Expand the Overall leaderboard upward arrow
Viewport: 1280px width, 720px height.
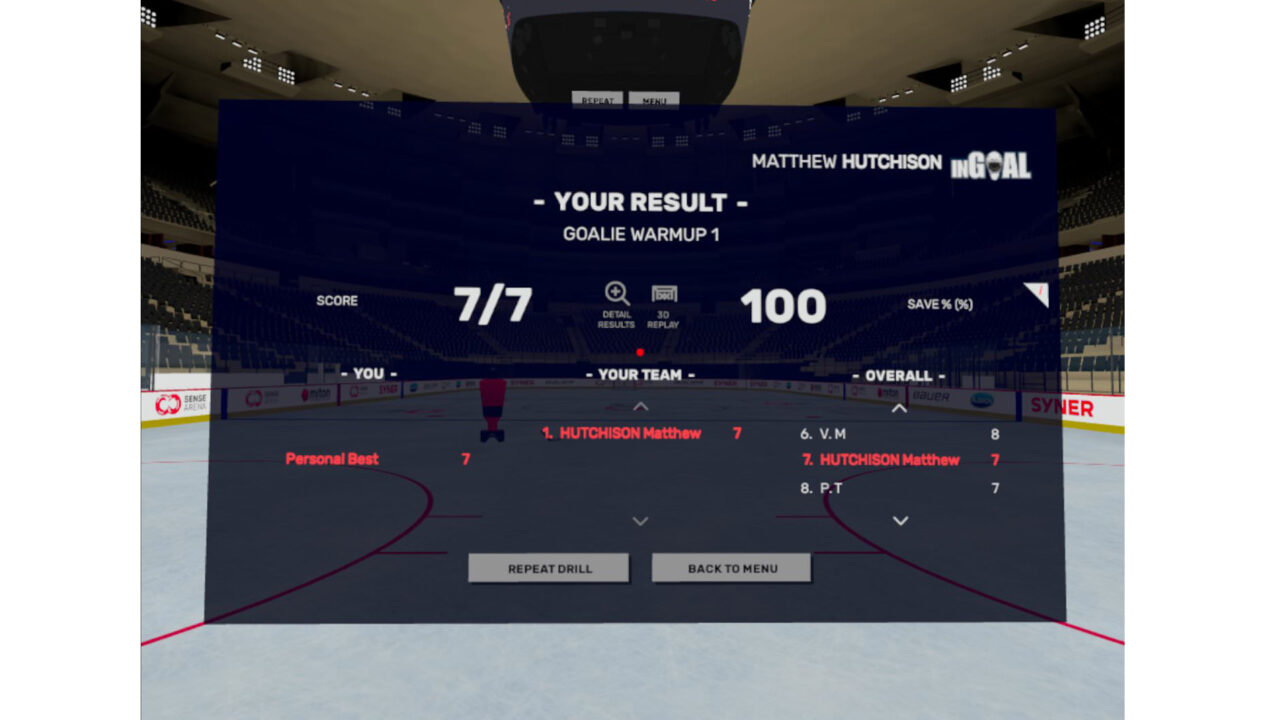(x=898, y=406)
